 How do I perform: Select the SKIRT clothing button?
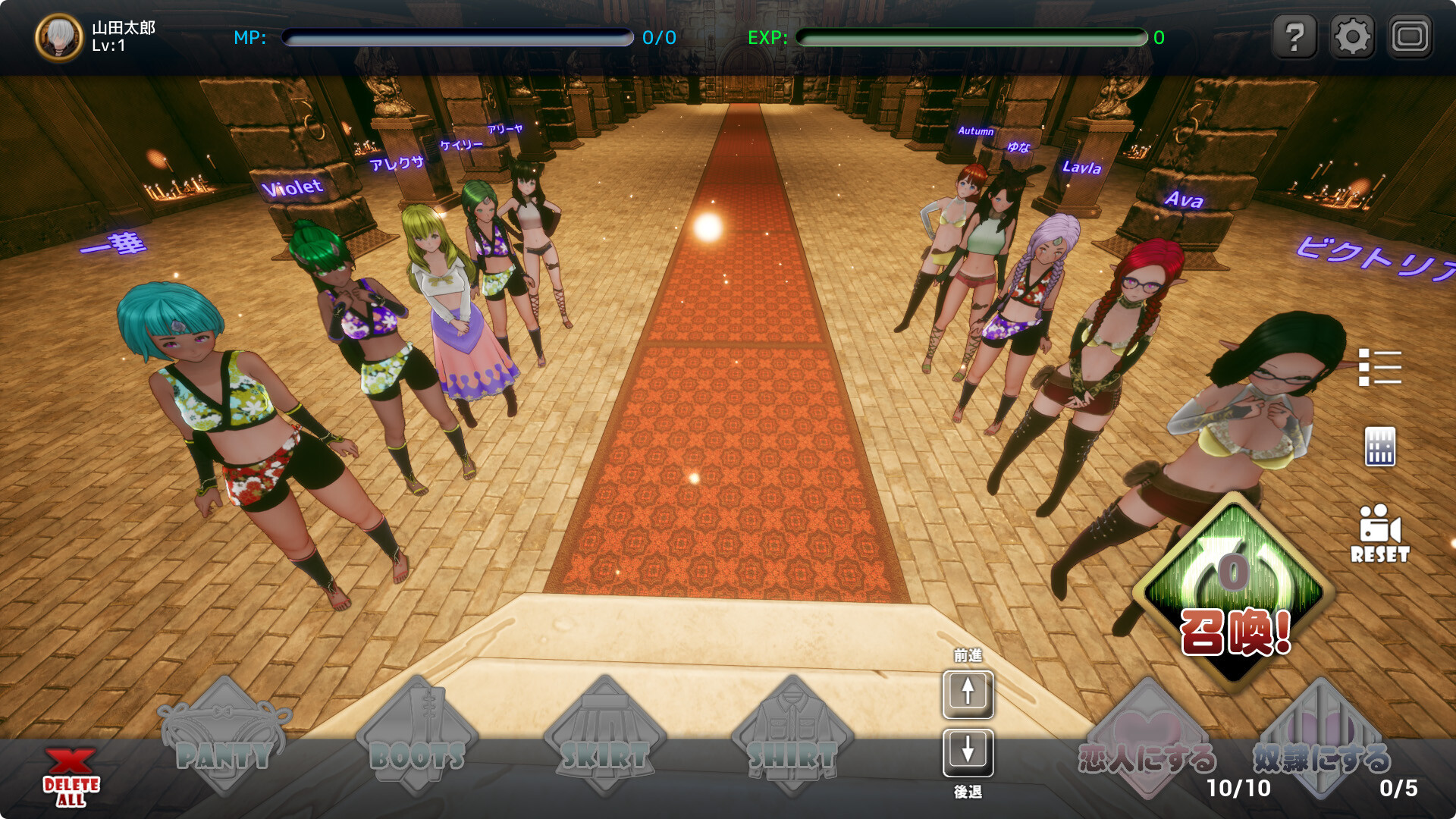point(604,737)
